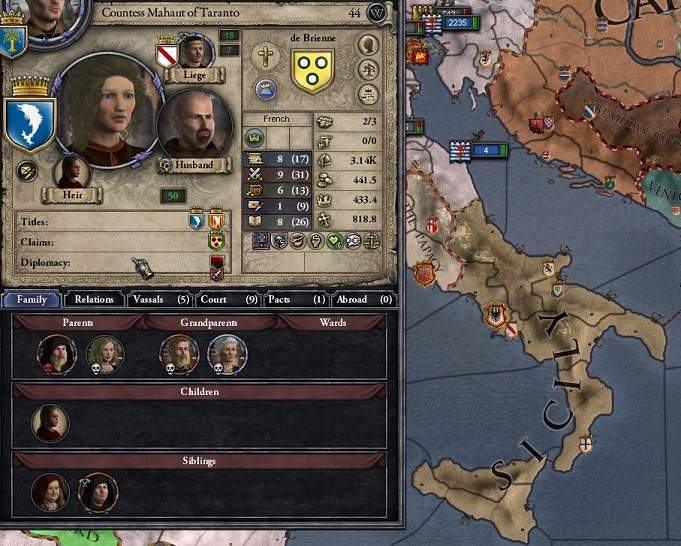Select the Heir portrait
This screenshot has height=546, width=681.
(x=72, y=172)
